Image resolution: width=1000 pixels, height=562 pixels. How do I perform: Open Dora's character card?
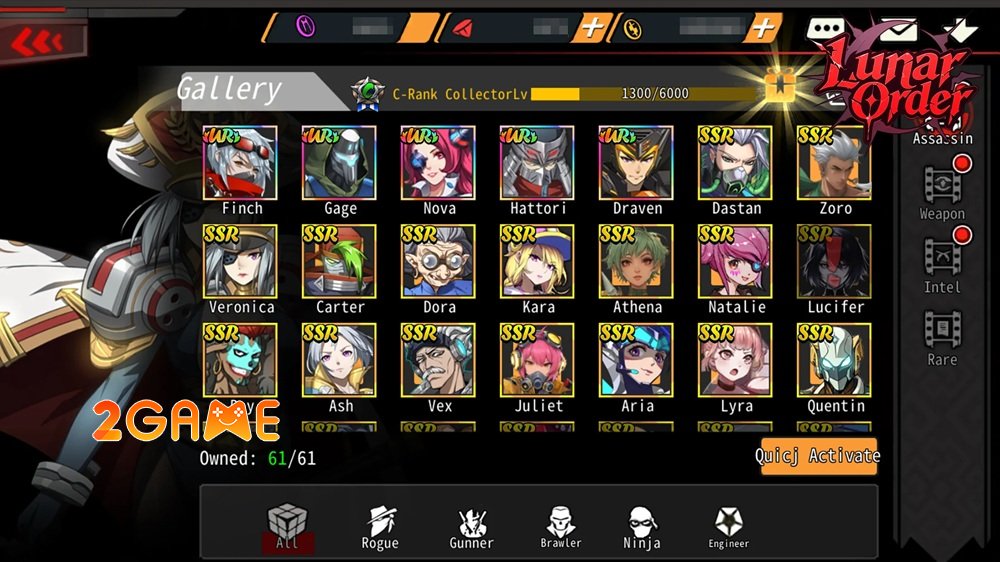point(438,262)
